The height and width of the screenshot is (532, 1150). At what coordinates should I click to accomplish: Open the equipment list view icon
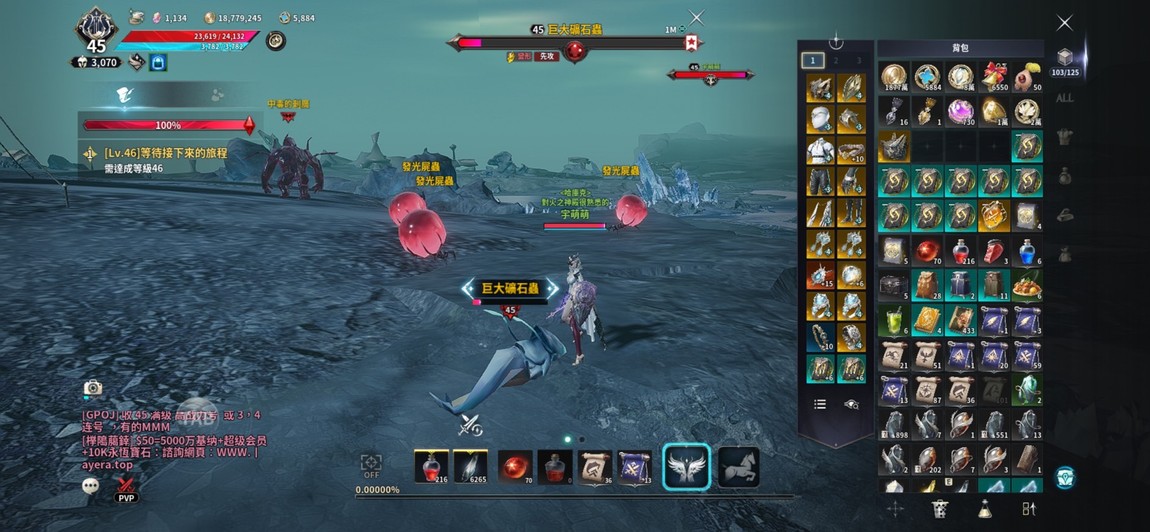[x=820, y=404]
